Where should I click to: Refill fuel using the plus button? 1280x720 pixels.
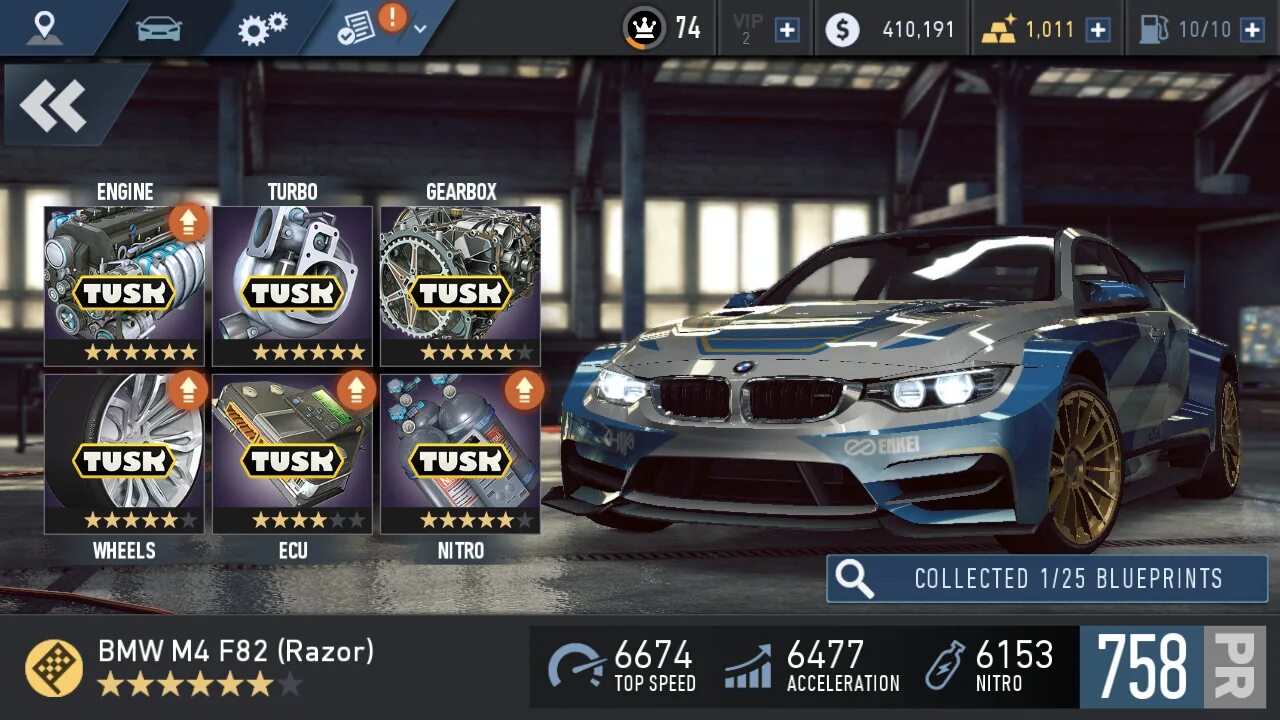(x=1252, y=29)
